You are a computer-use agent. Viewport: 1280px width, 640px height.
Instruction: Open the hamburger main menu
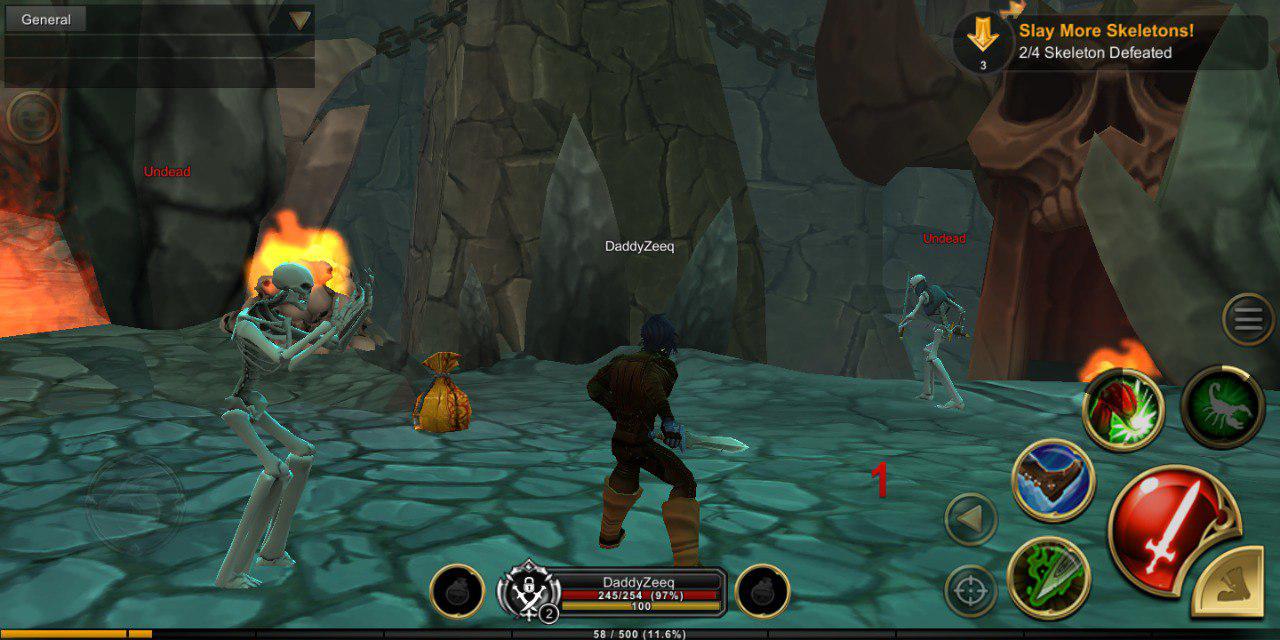pyautogui.click(x=1247, y=320)
